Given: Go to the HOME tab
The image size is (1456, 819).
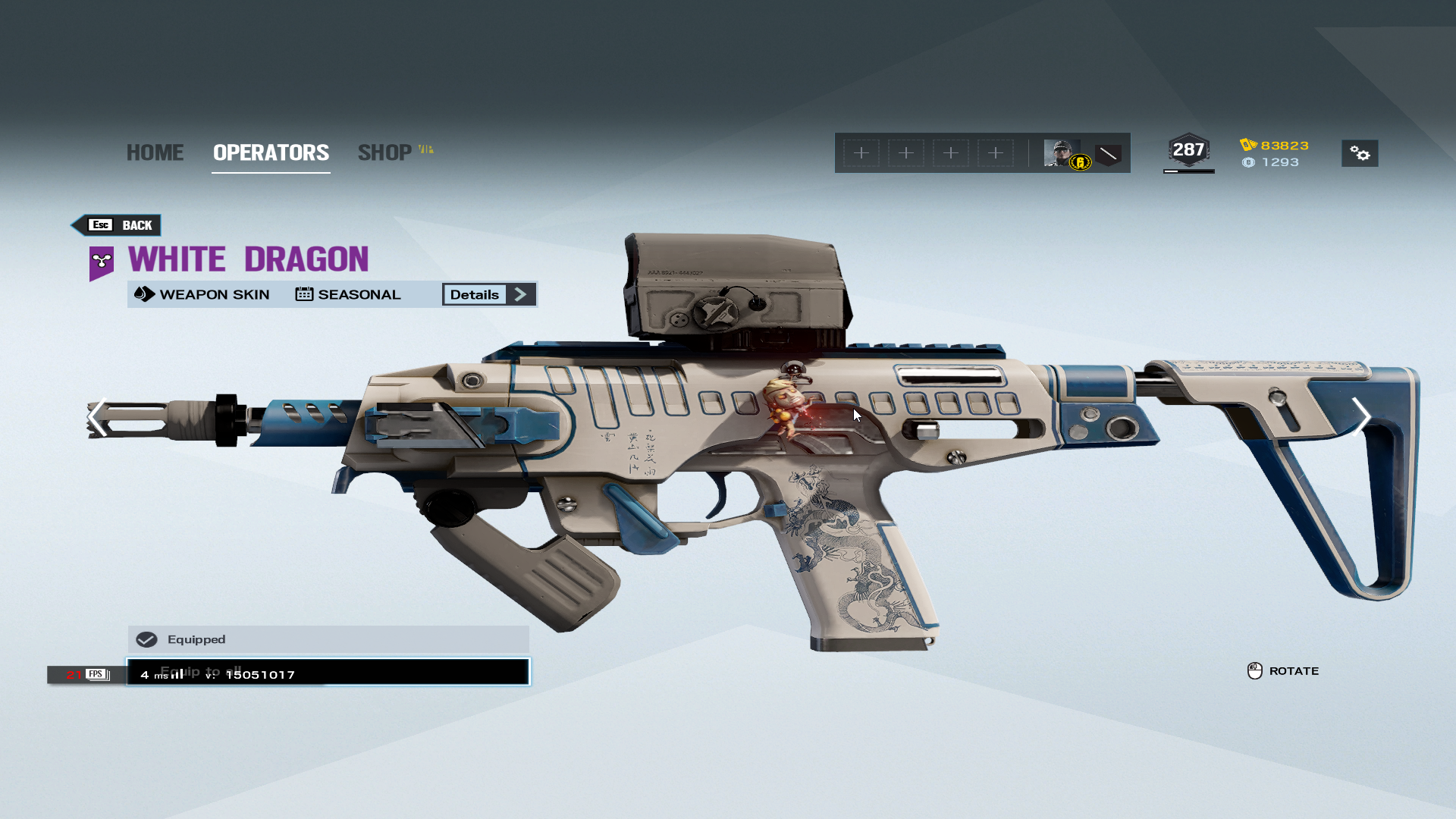Looking at the screenshot, I should tap(155, 152).
